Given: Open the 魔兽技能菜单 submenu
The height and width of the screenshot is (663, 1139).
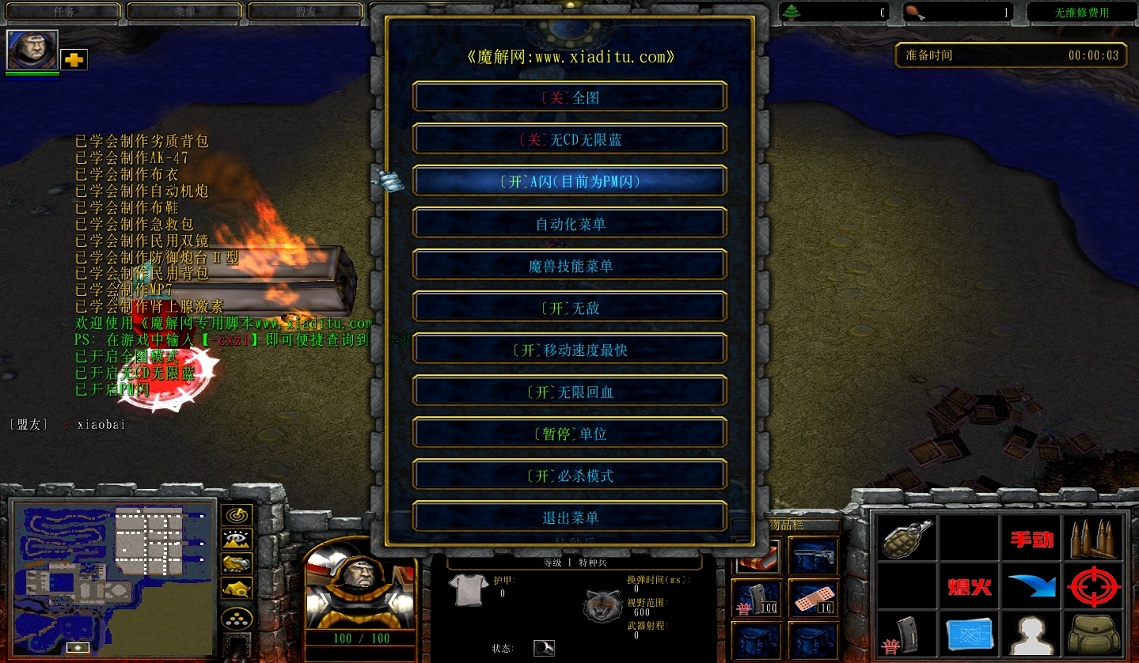Looking at the screenshot, I should tap(569, 265).
